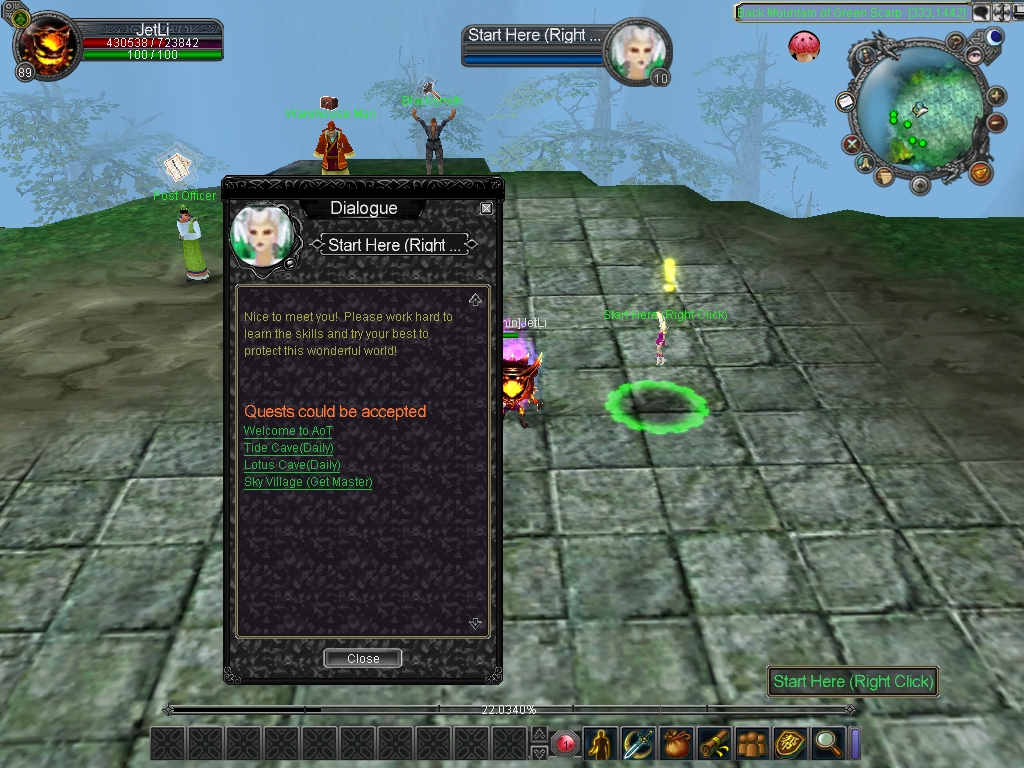Select the JetLi player portrait
This screenshot has height=768, width=1024.
[x=47, y=45]
